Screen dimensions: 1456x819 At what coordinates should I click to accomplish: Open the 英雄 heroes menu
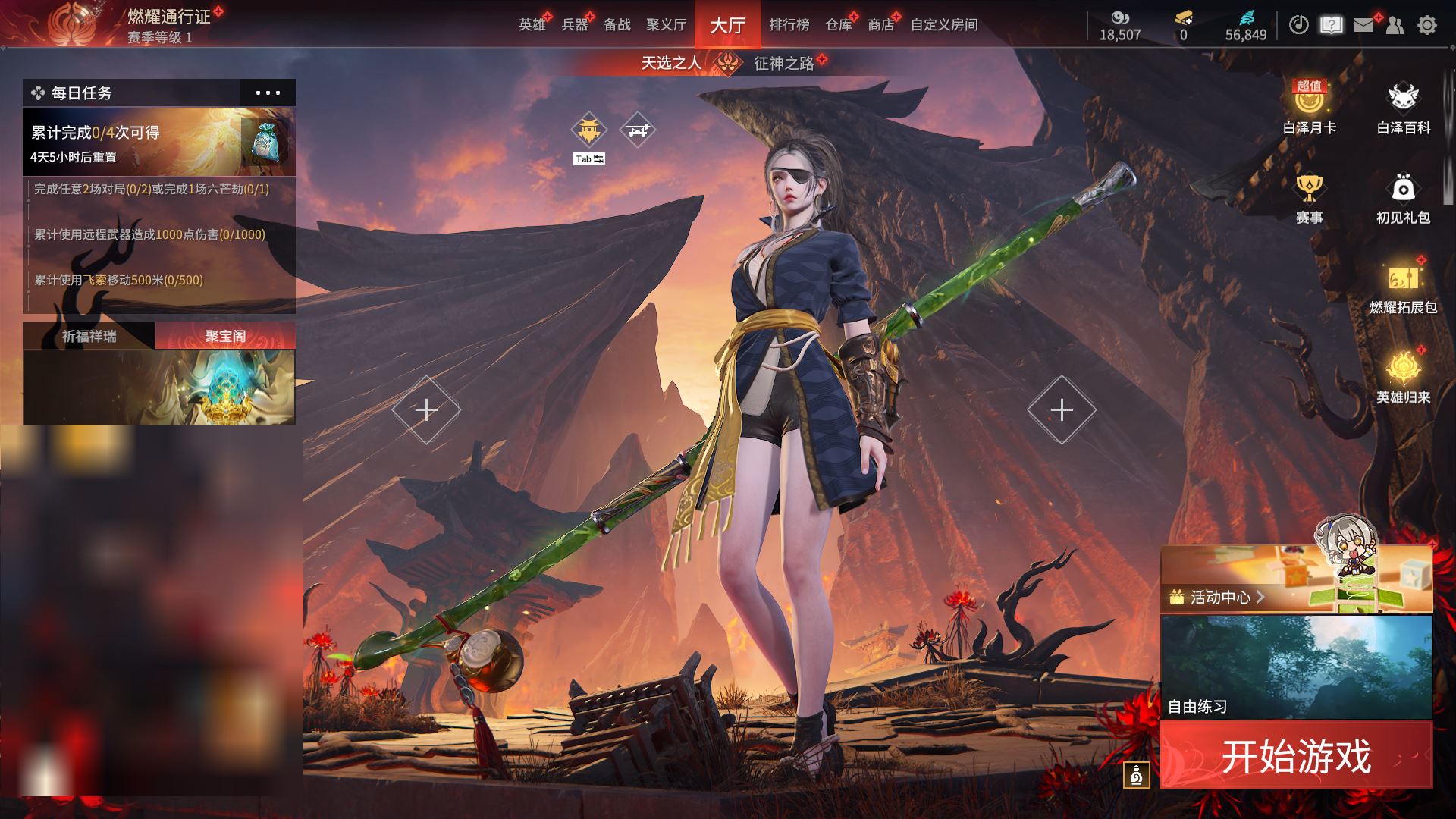pos(532,25)
